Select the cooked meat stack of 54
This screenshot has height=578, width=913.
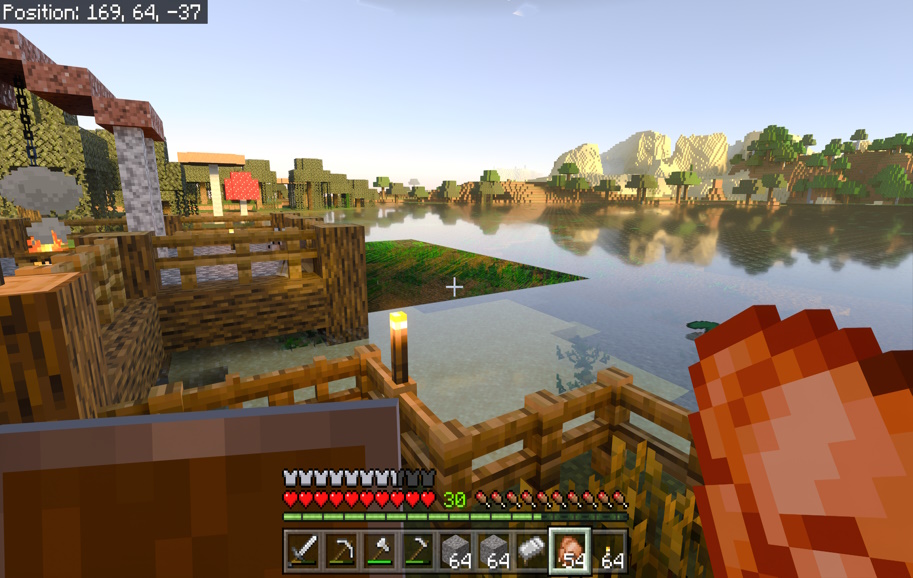point(571,549)
